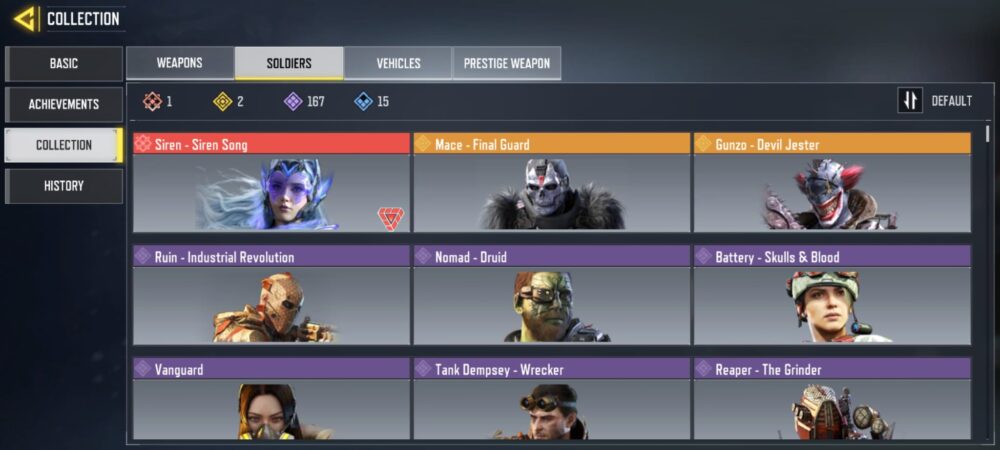Select the Siren - Siren Song soldier
This screenshot has height=450, width=1000.
[x=271, y=183]
